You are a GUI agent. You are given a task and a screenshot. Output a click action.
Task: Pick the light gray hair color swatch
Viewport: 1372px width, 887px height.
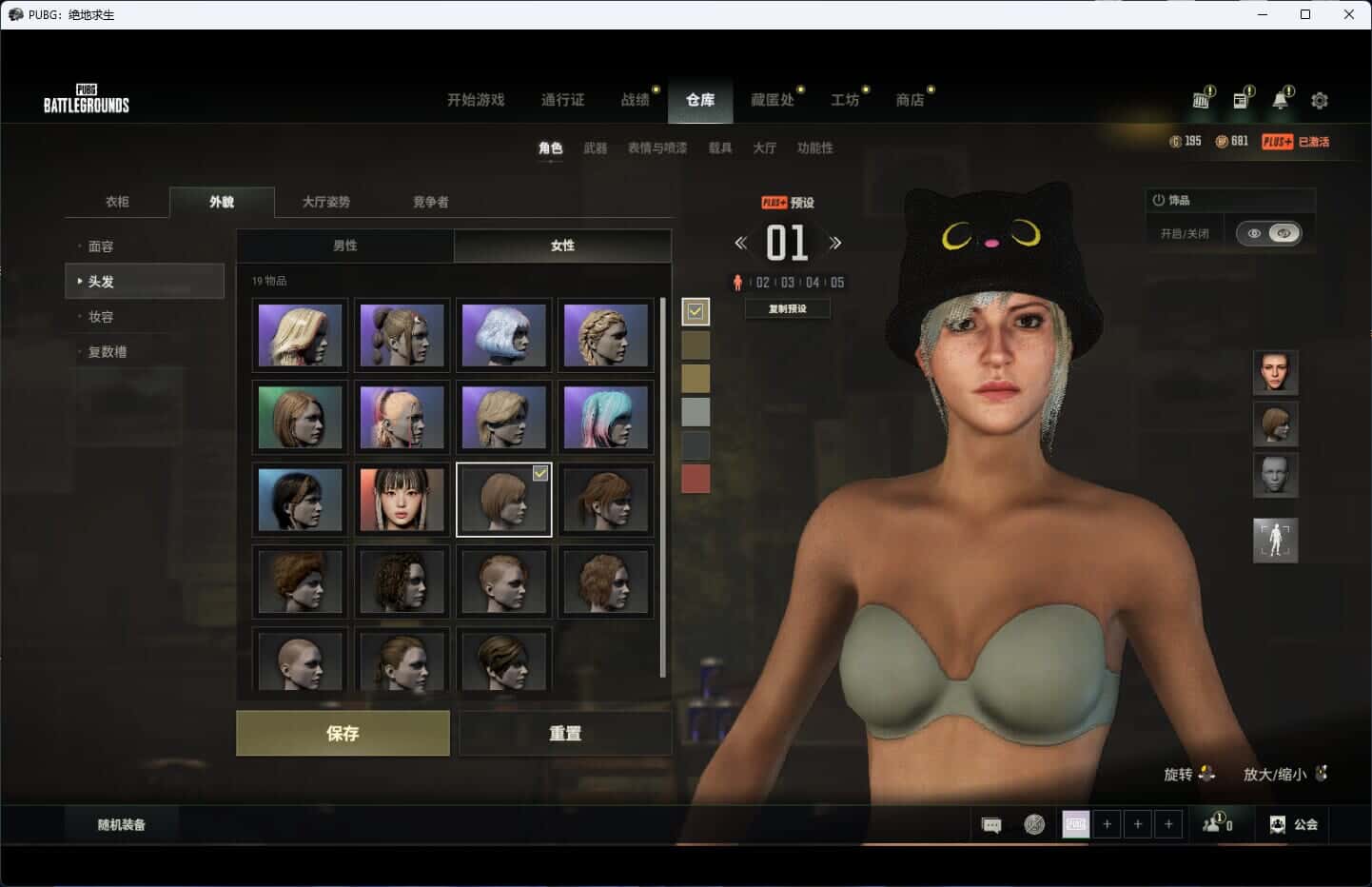[x=696, y=412]
